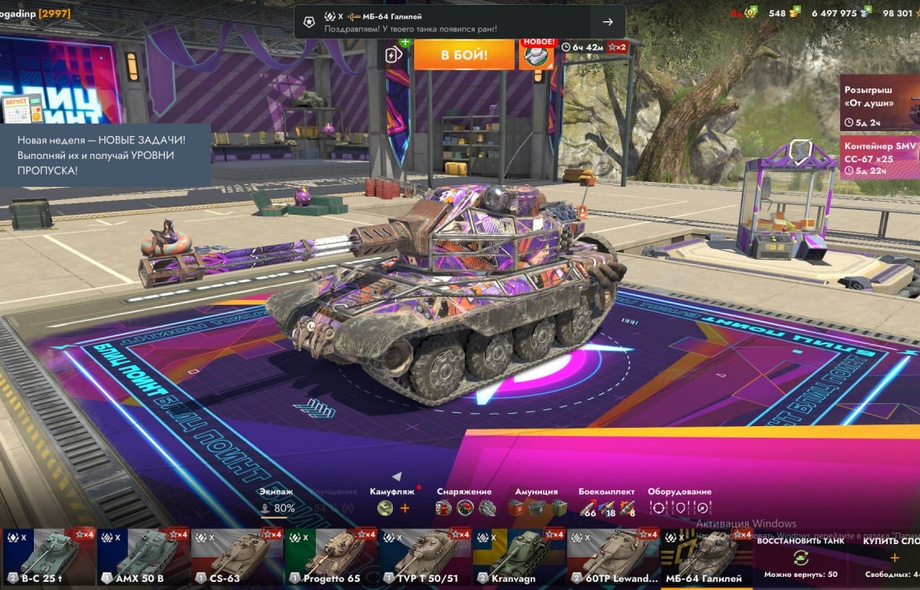Open the rank notification arrow for МБ-64 Галилей
This screenshot has width=920, height=590.
[607, 22]
